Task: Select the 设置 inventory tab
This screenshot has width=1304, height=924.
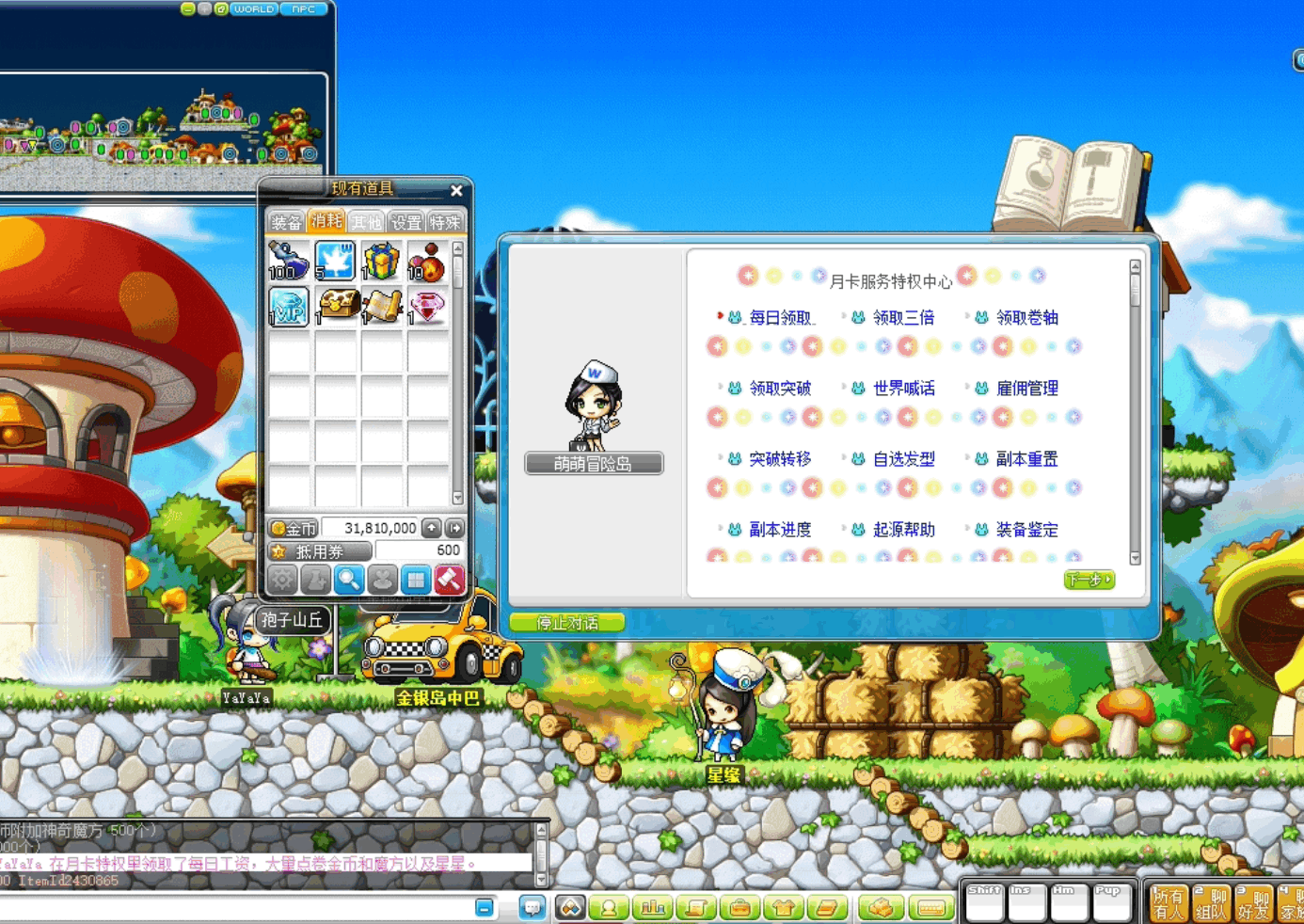Action: 406,222
